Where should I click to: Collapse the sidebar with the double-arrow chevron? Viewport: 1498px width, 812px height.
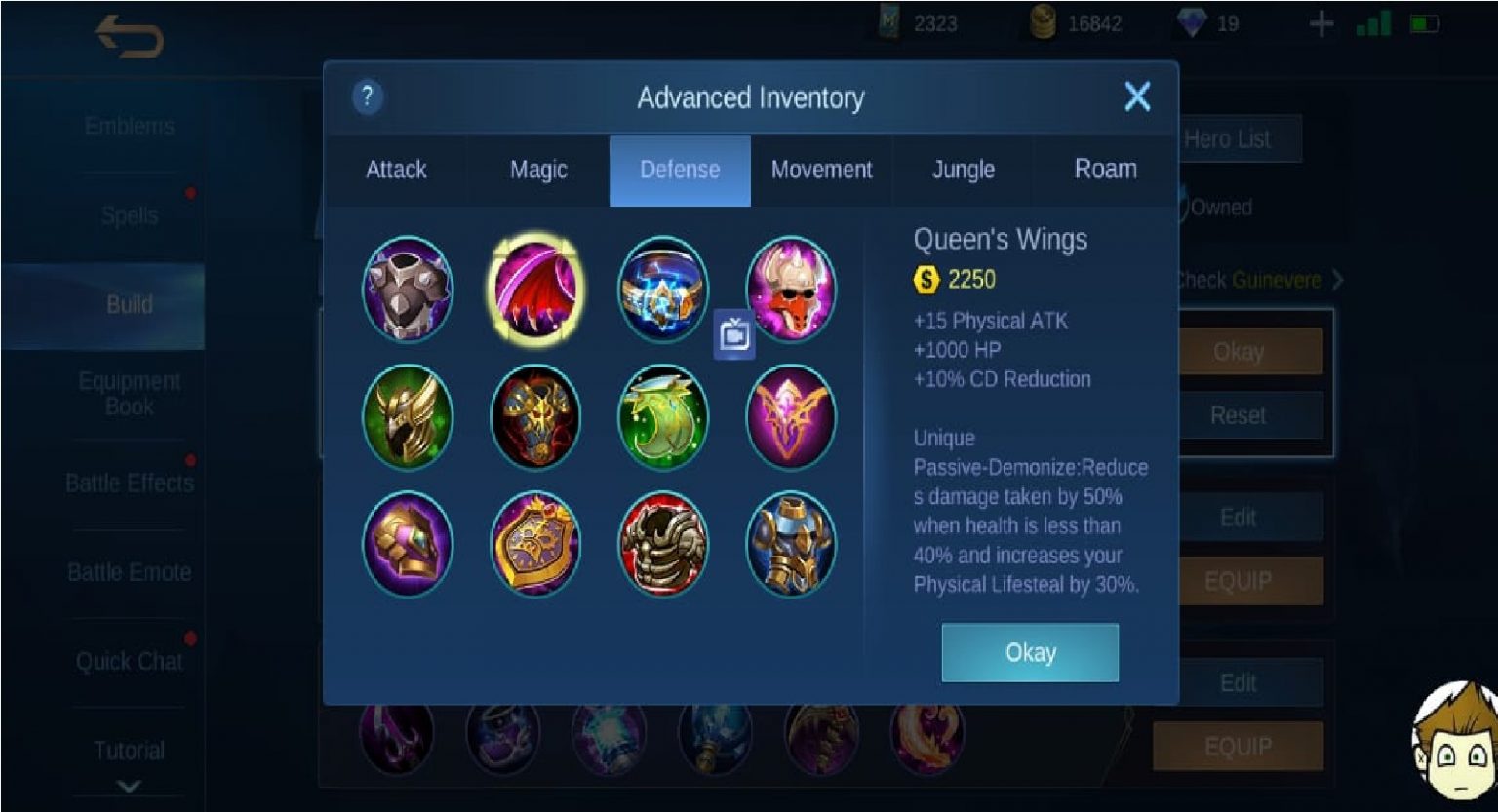(x=131, y=786)
